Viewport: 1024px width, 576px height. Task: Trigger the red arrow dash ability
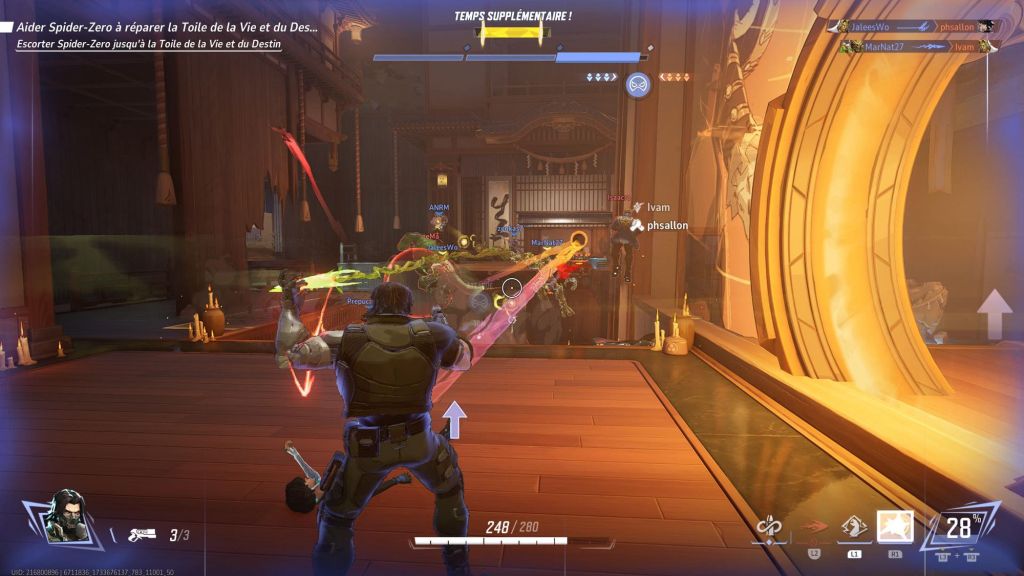813,527
